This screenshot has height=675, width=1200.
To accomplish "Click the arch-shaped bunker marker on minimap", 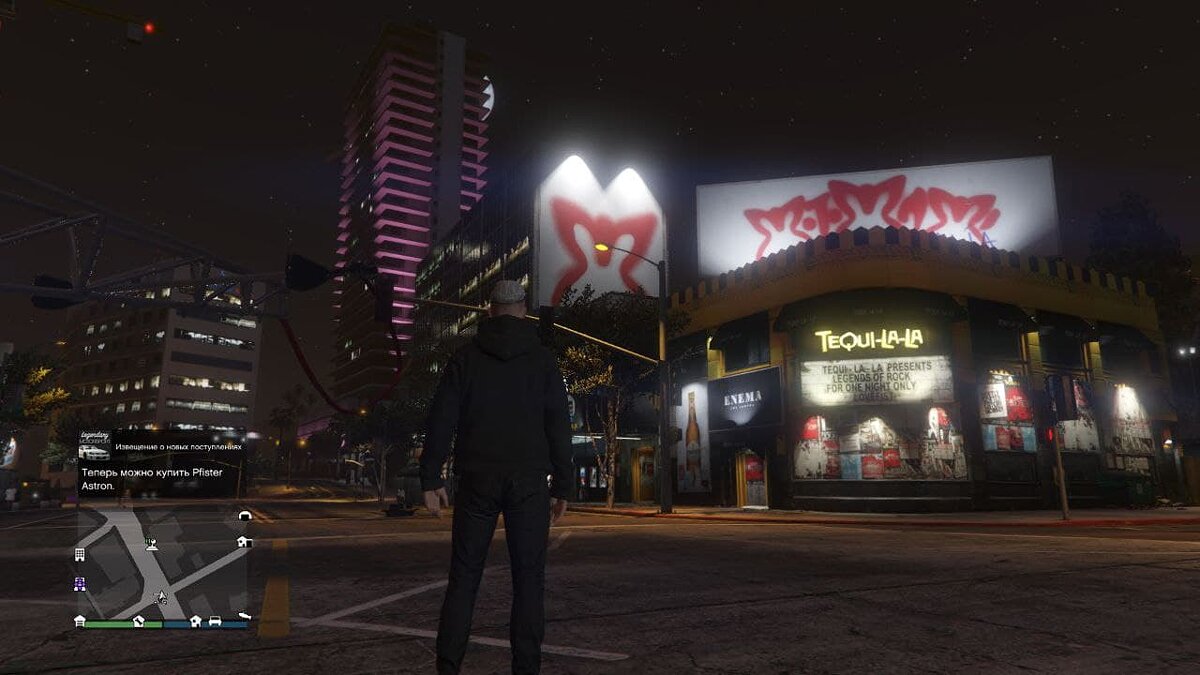I will point(244,516).
